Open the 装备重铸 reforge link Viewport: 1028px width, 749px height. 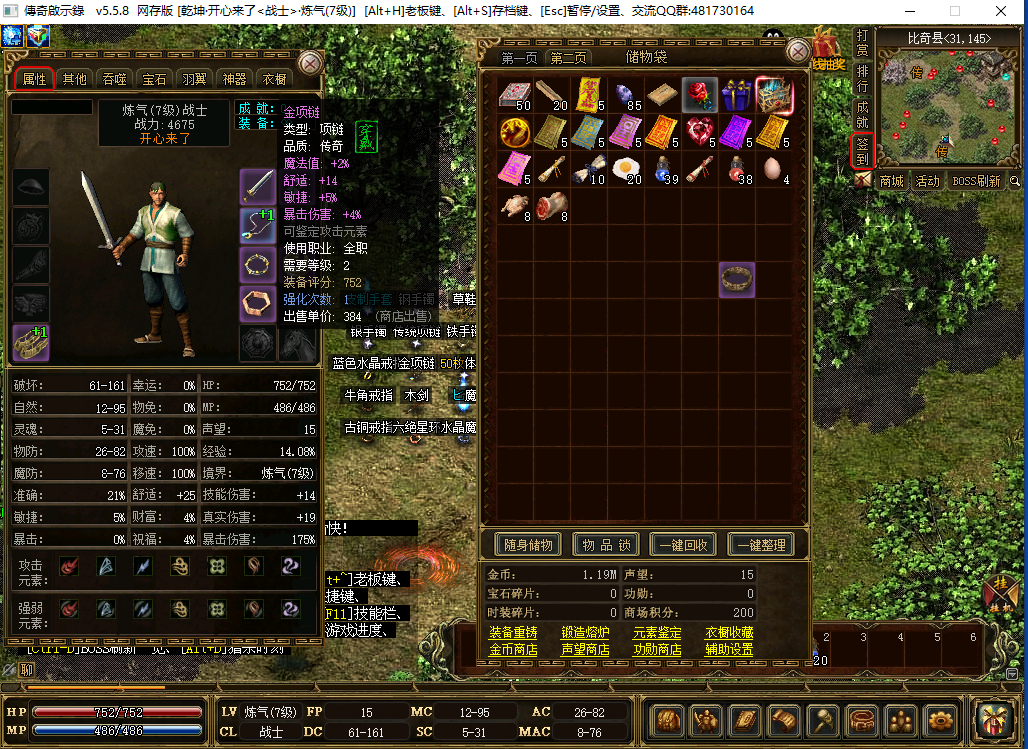click(x=513, y=633)
